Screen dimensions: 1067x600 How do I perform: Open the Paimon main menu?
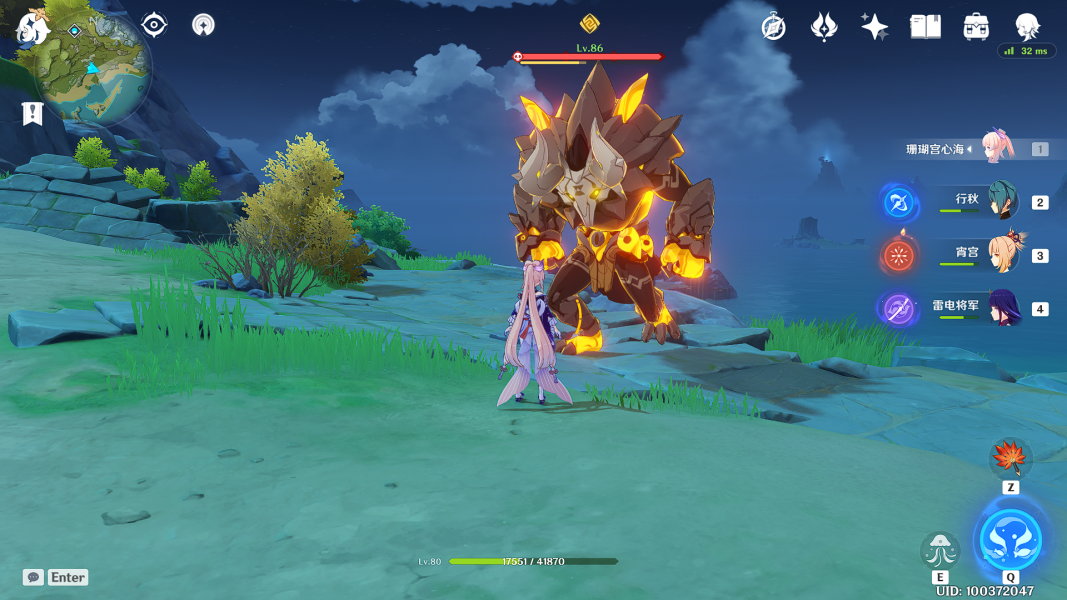point(32,27)
